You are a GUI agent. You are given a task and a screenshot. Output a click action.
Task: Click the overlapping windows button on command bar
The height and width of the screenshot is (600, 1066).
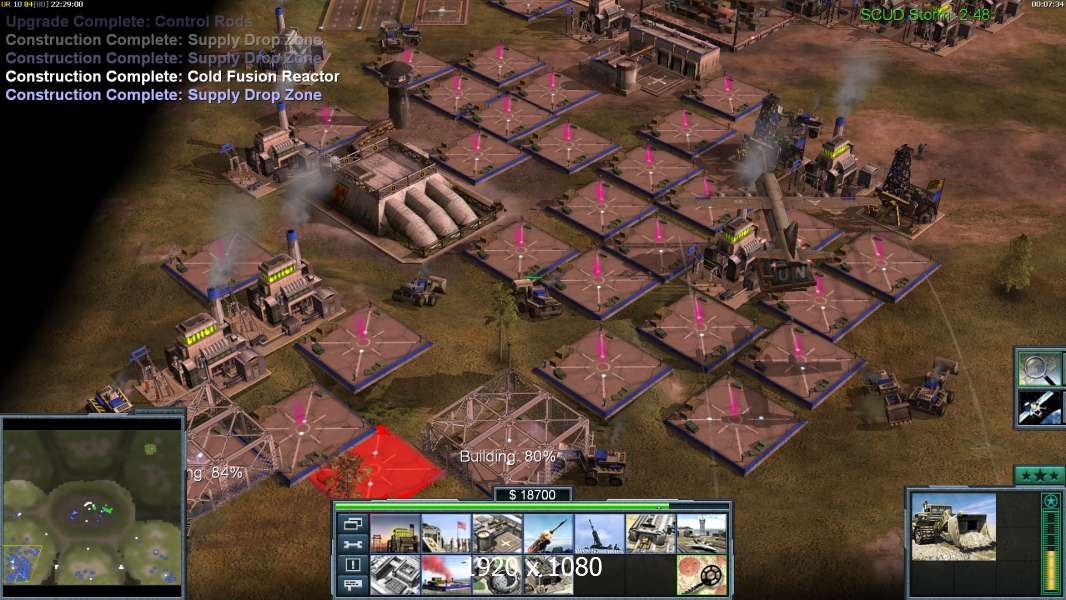(x=352, y=523)
